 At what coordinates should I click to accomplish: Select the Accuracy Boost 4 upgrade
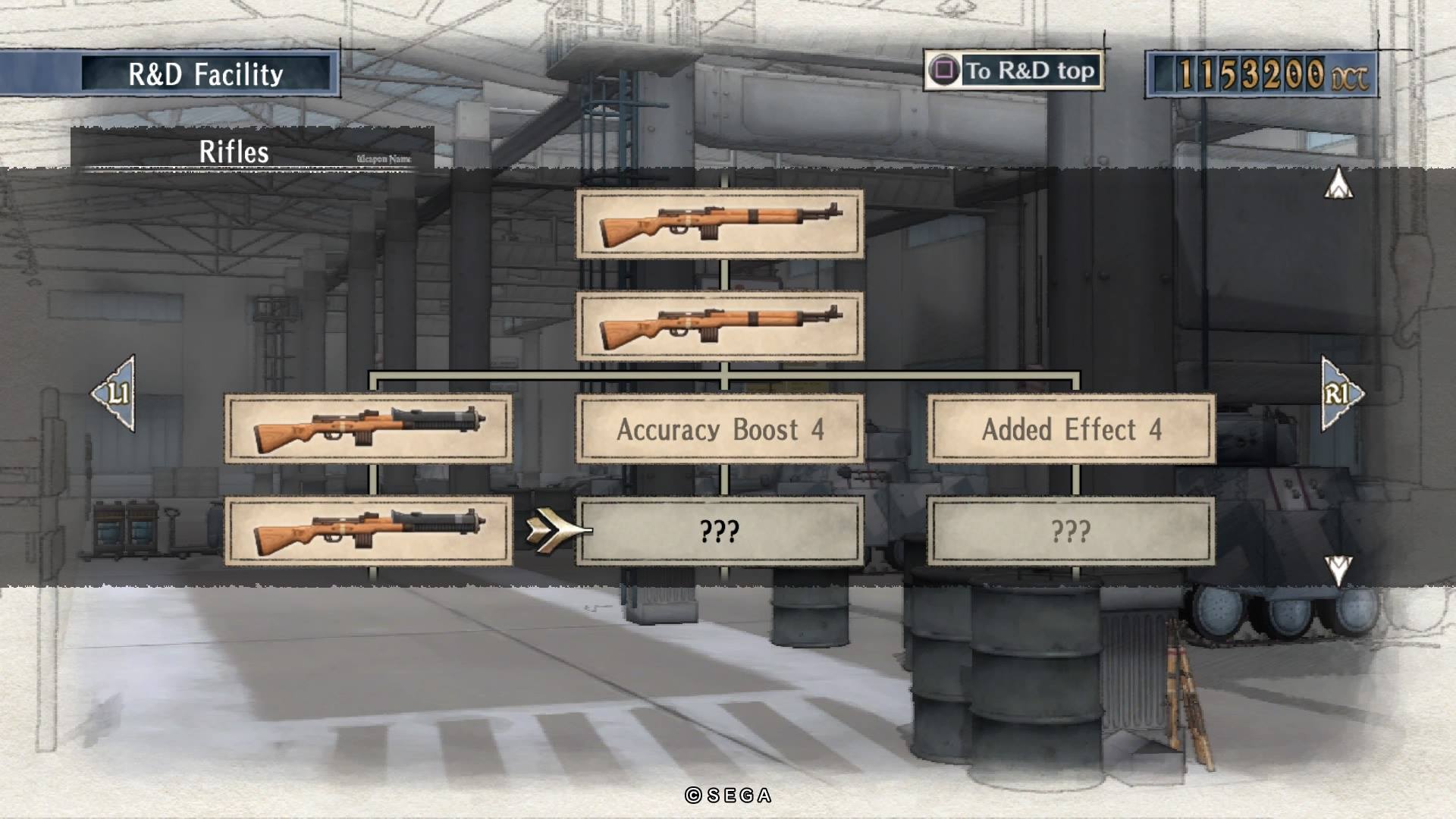719,430
